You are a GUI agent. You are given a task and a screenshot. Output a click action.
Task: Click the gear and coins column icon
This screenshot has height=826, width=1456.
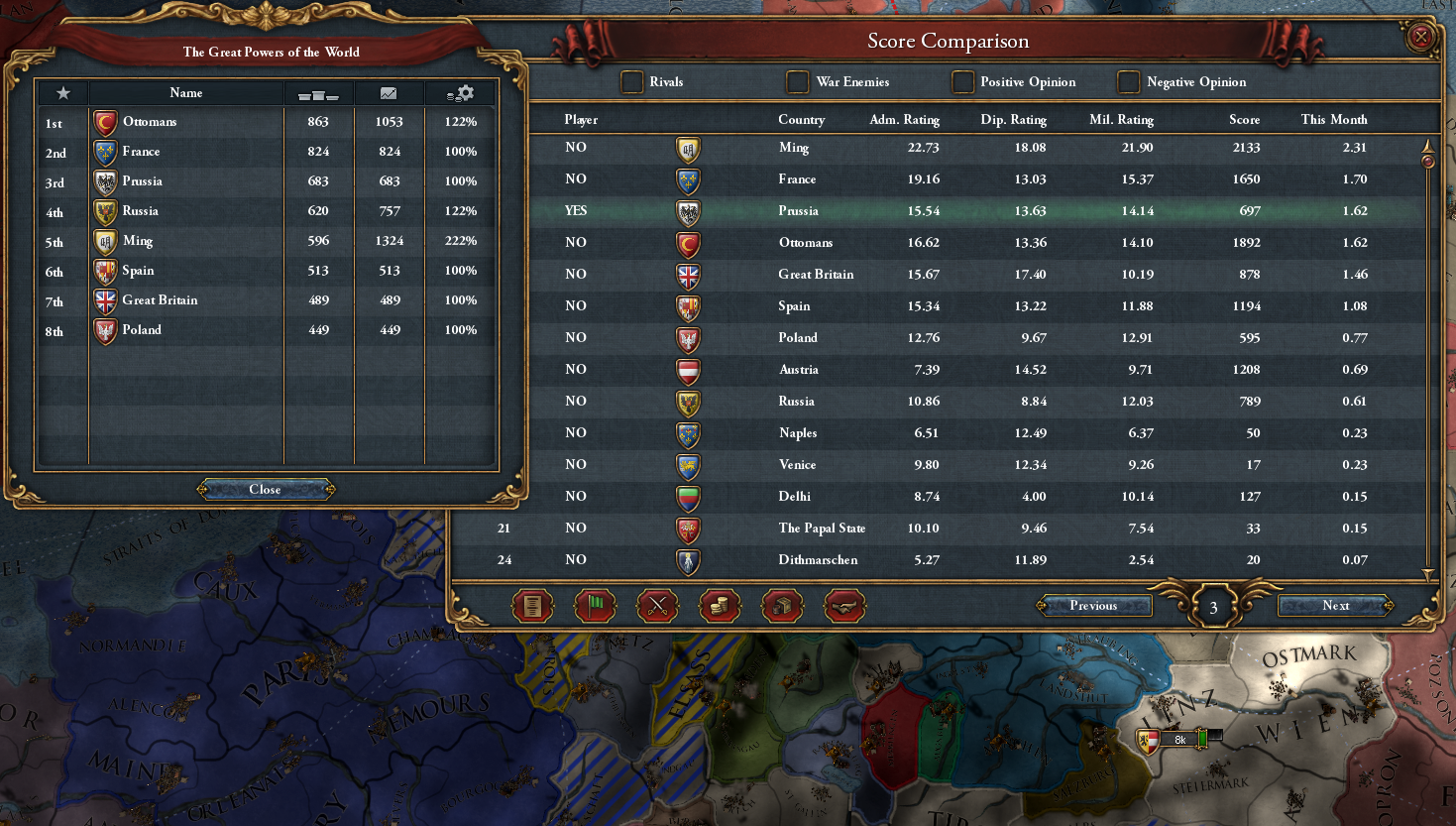460,92
